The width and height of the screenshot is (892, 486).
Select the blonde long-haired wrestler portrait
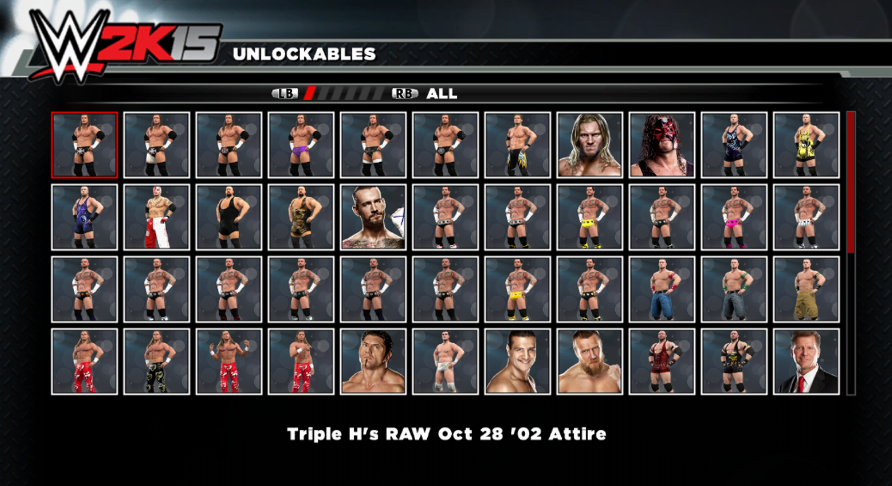click(x=590, y=145)
